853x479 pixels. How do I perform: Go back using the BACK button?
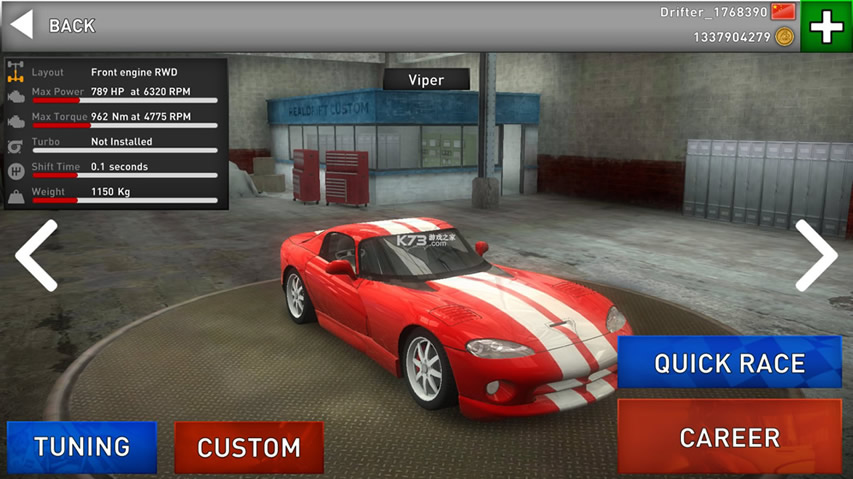[53, 26]
